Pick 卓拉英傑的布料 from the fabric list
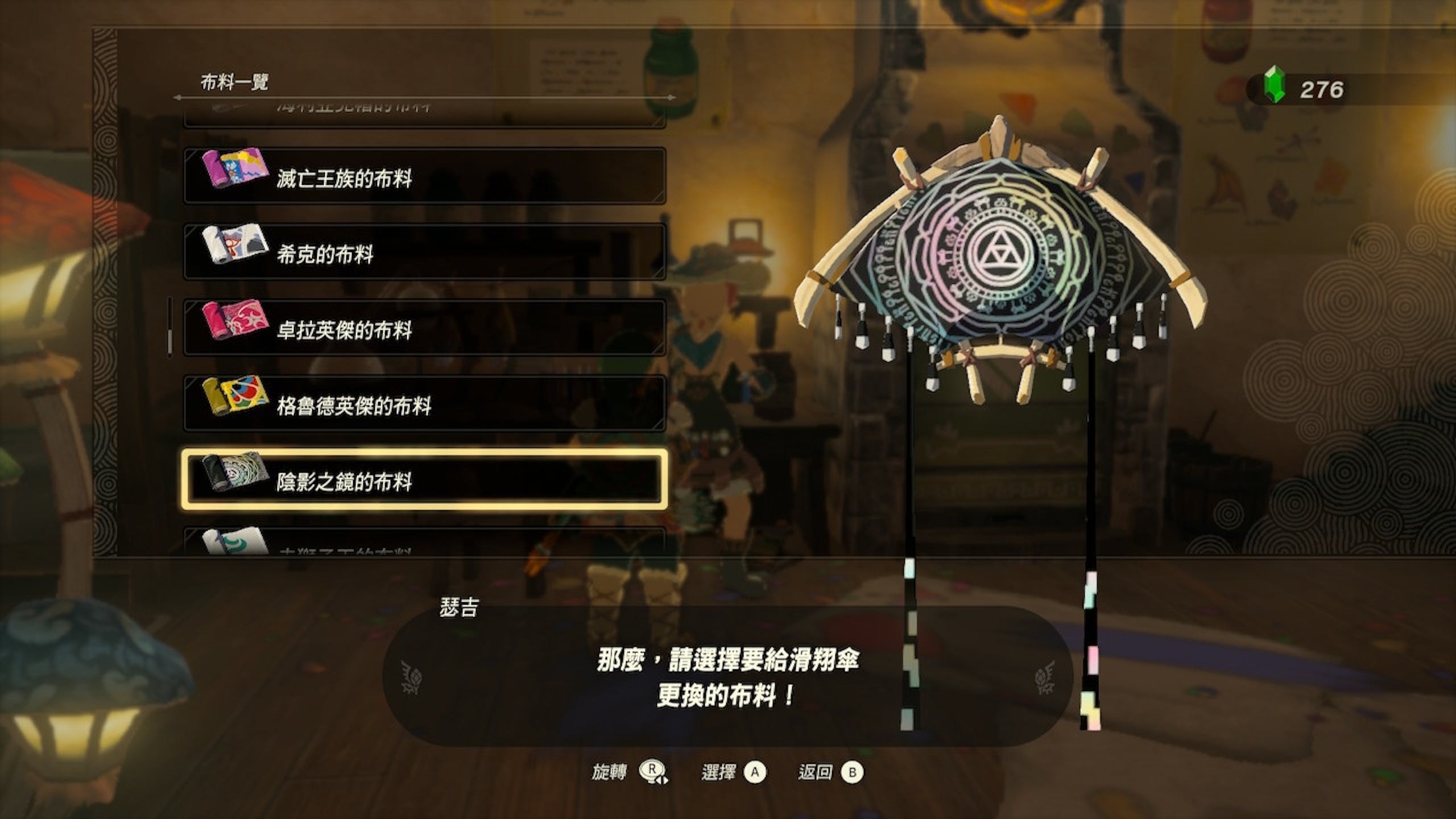This screenshot has width=1456, height=819. (424, 328)
